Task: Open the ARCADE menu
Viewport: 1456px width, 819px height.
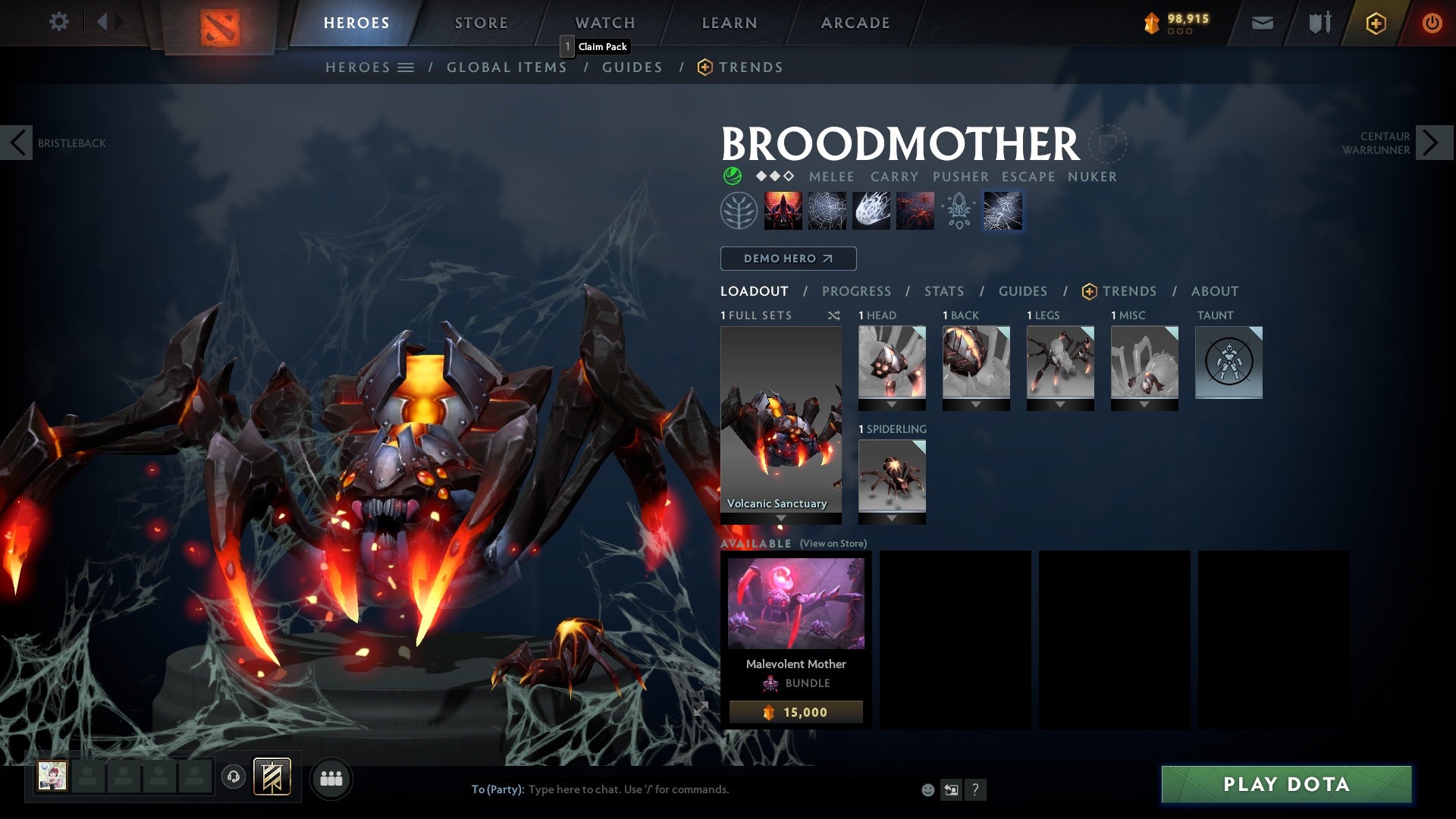Action: (x=855, y=22)
